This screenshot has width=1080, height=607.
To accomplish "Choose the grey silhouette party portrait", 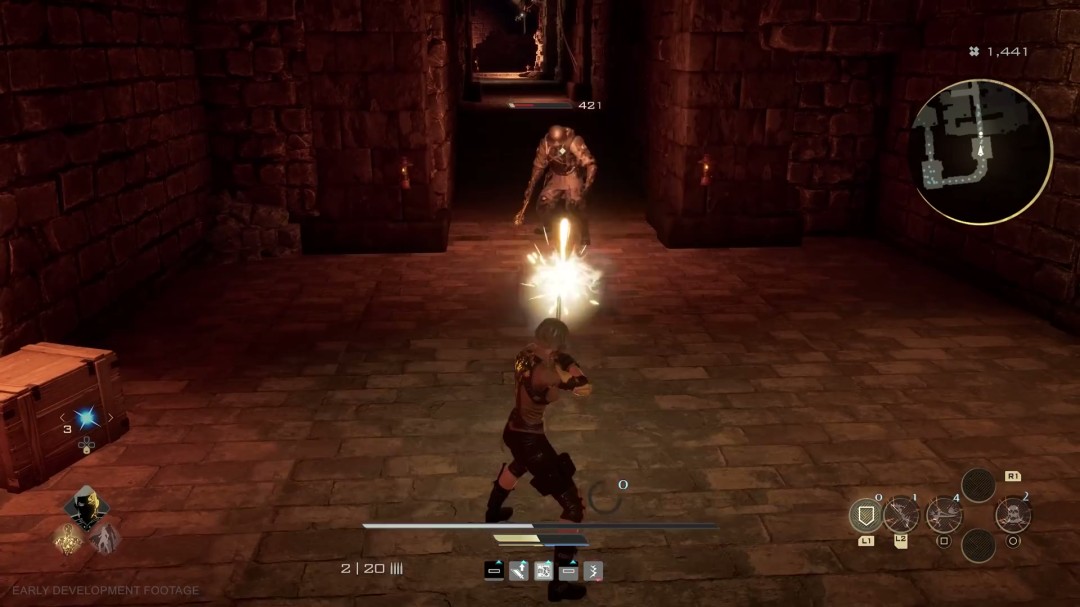I will pos(104,539).
